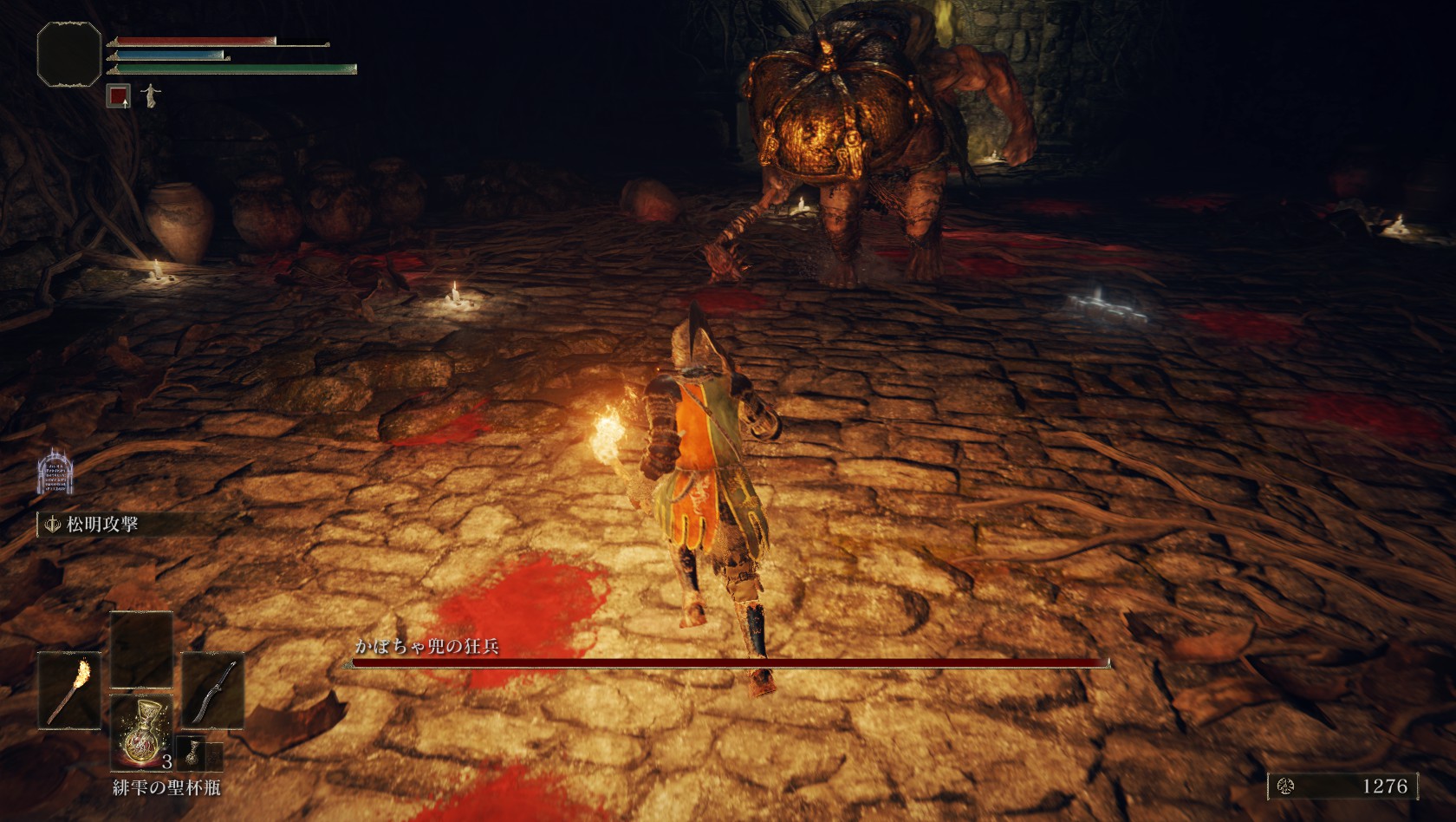The width and height of the screenshot is (1456, 822).
Task: Select the curved sword right-hand slot
Action: [x=212, y=690]
